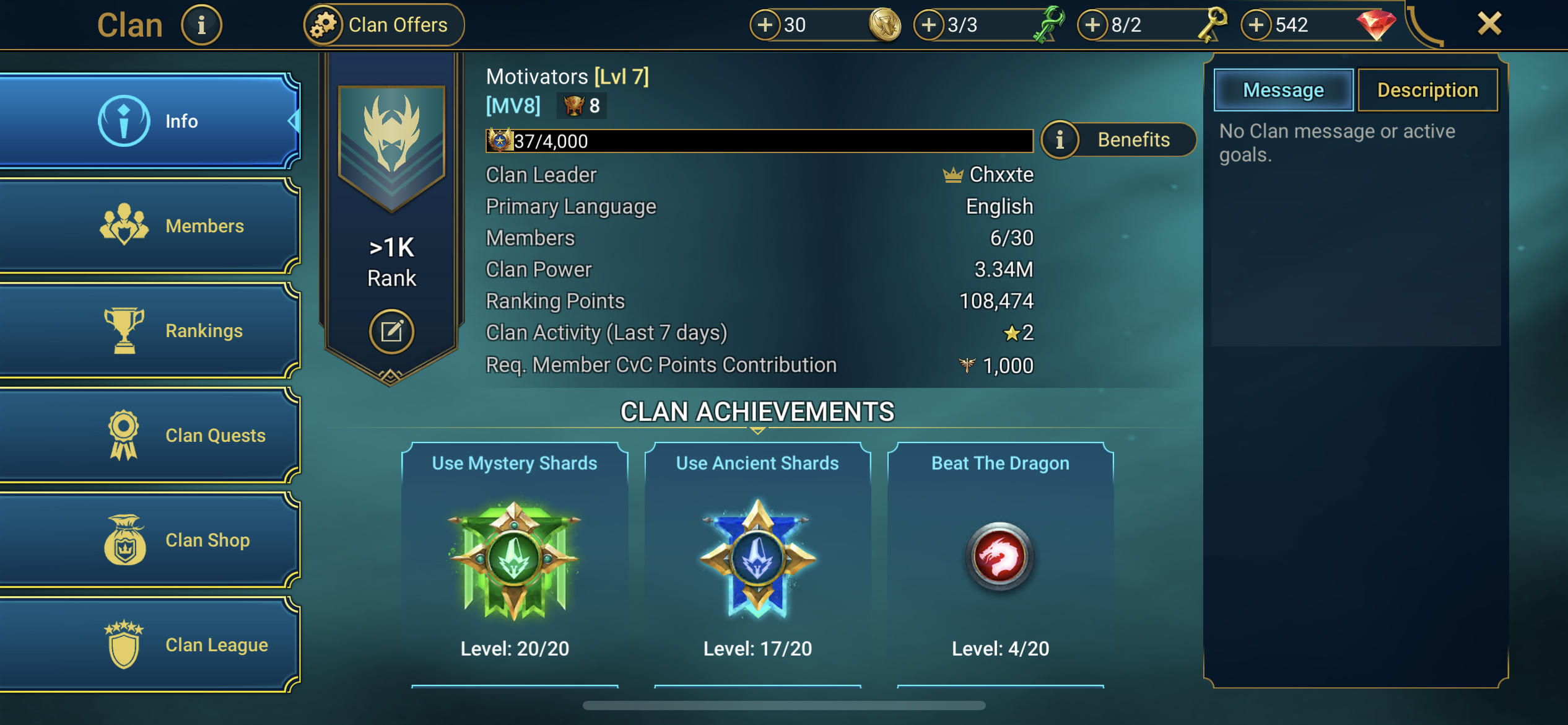
Task: Select the Info panel icon in sidebar
Action: (x=123, y=121)
